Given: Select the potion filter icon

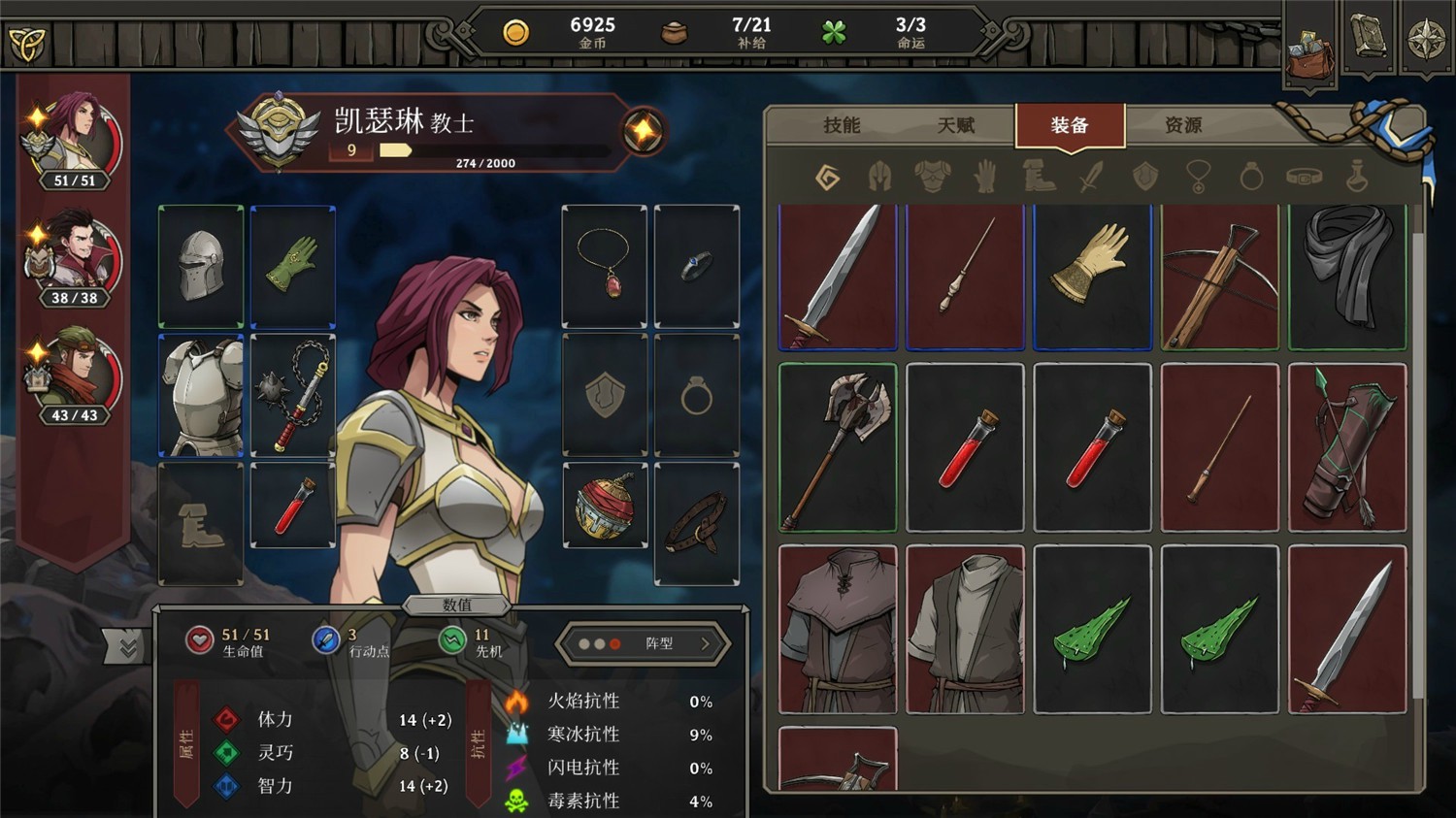Looking at the screenshot, I should [1357, 176].
